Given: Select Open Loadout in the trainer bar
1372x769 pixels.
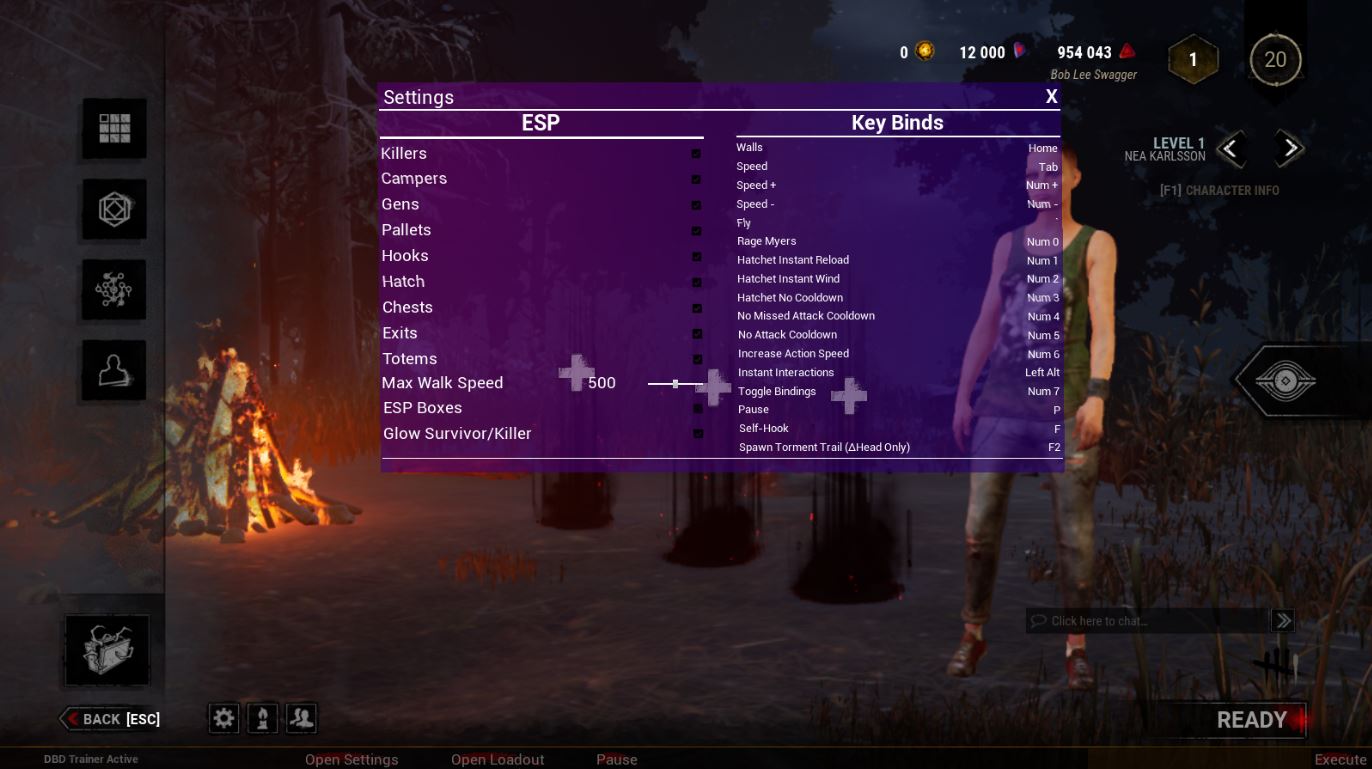Looking at the screenshot, I should 497,759.
